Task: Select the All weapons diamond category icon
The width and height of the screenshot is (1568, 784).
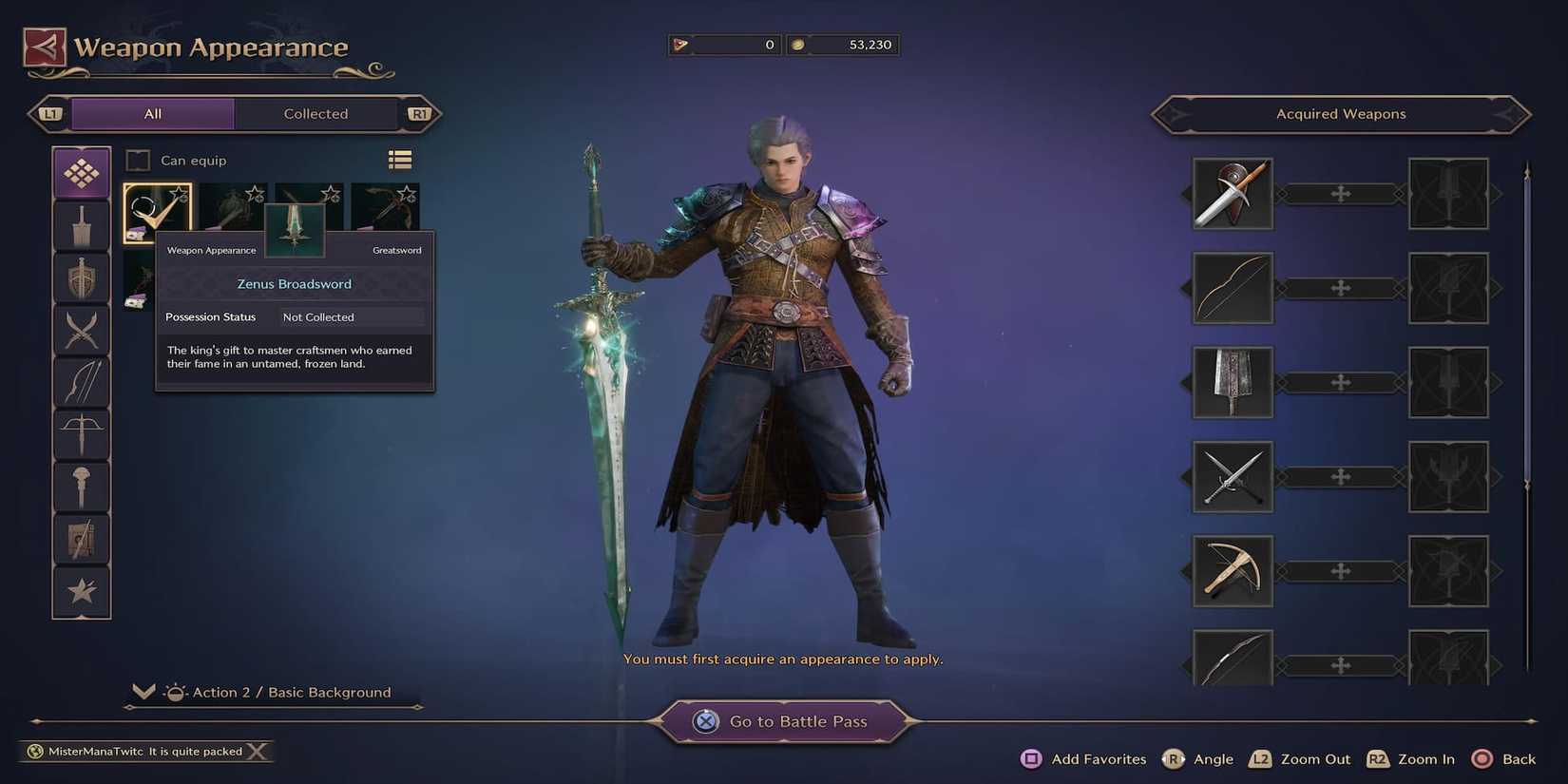Action: [x=81, y=174]
